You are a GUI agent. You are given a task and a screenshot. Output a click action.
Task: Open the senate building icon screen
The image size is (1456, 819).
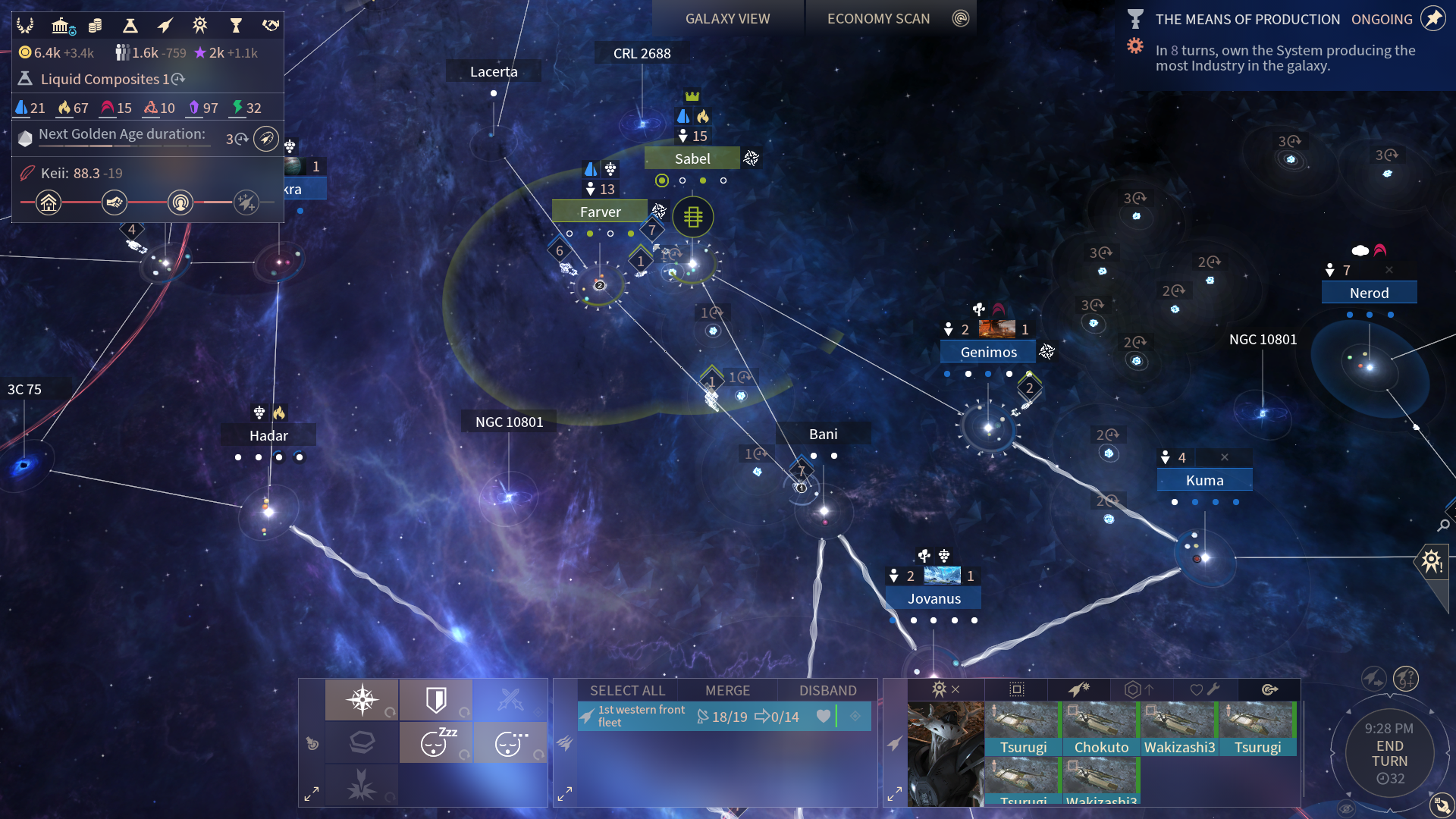61,27
